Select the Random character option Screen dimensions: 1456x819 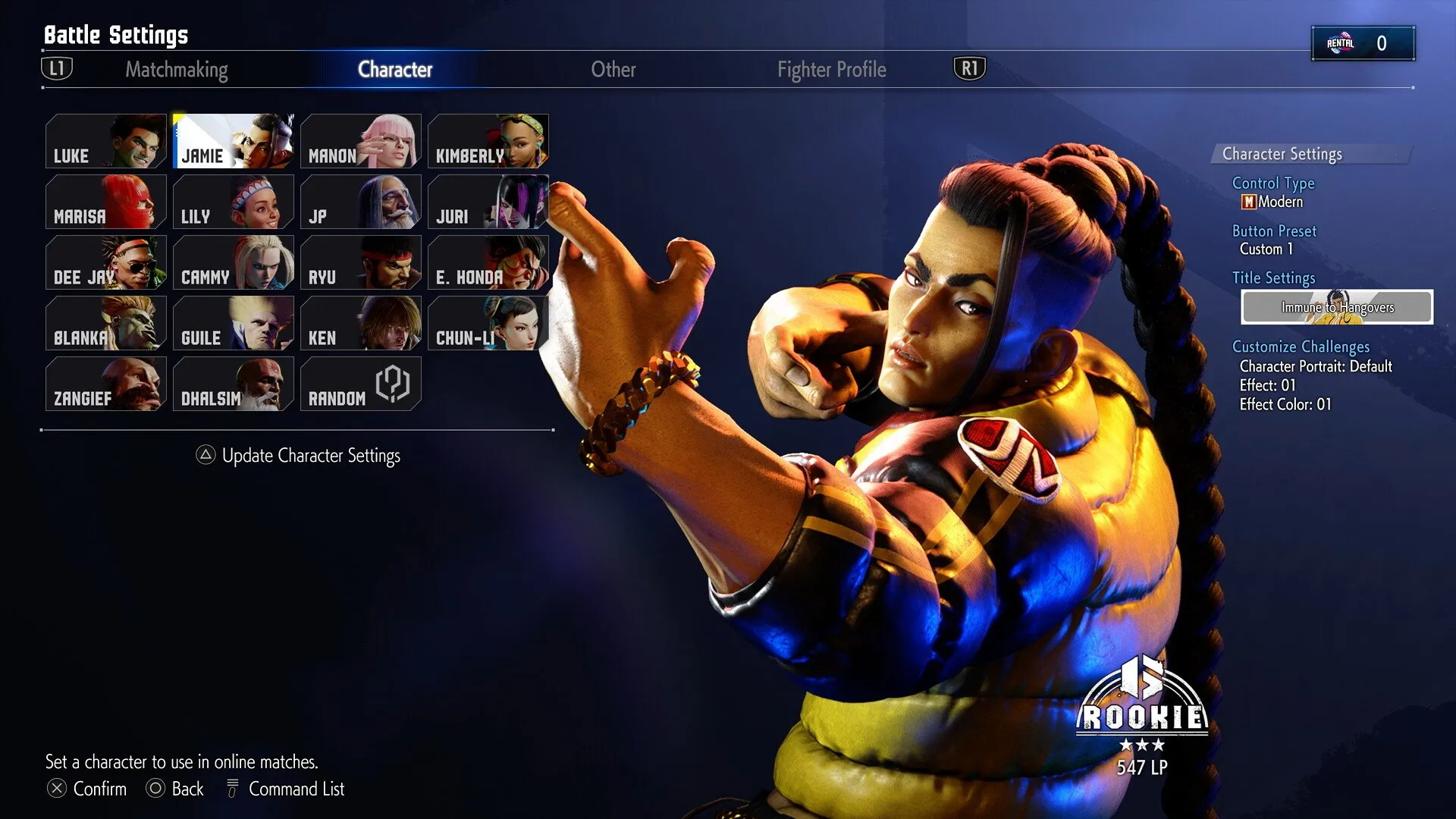click(x=360, y=384)
